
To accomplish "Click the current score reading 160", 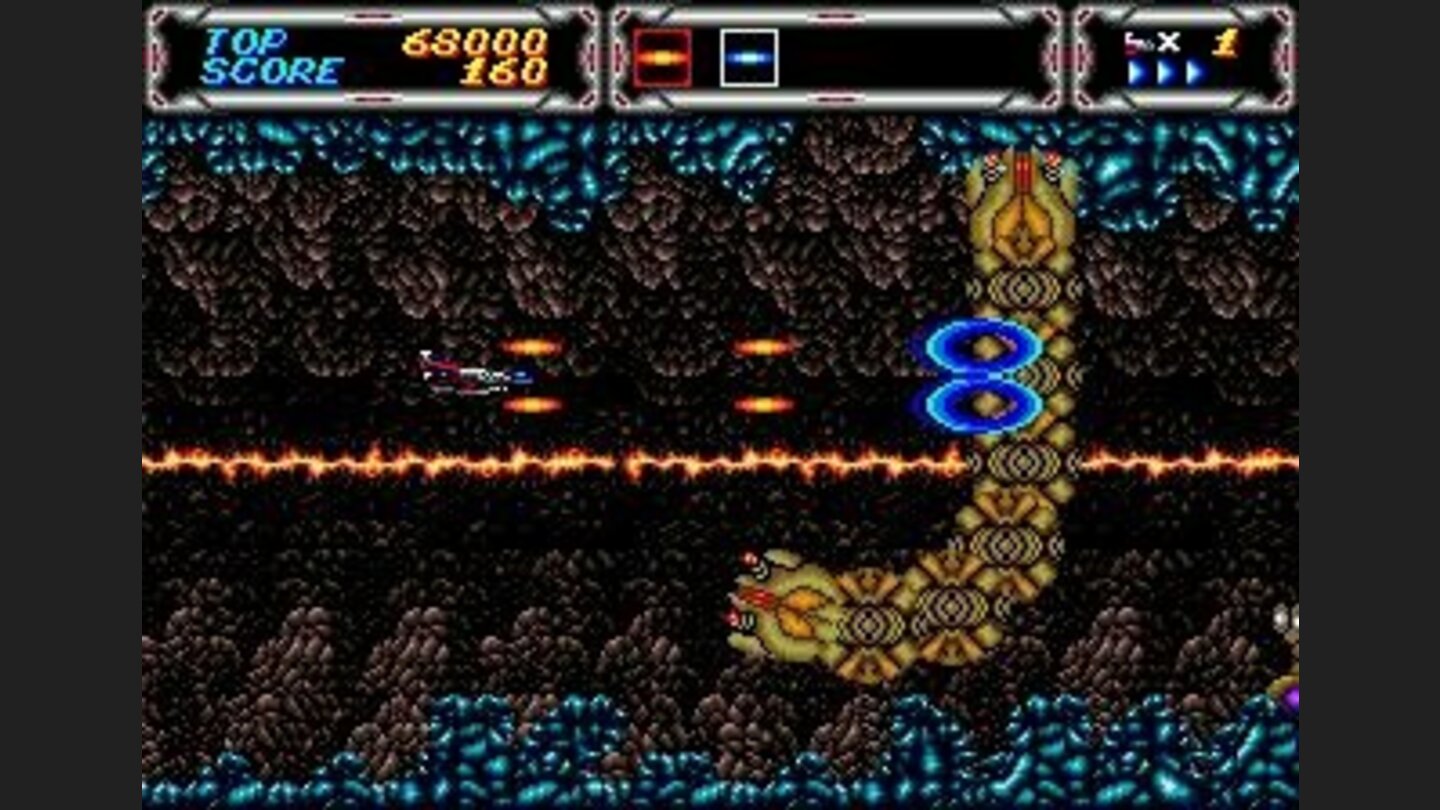I will pos(500,70).
